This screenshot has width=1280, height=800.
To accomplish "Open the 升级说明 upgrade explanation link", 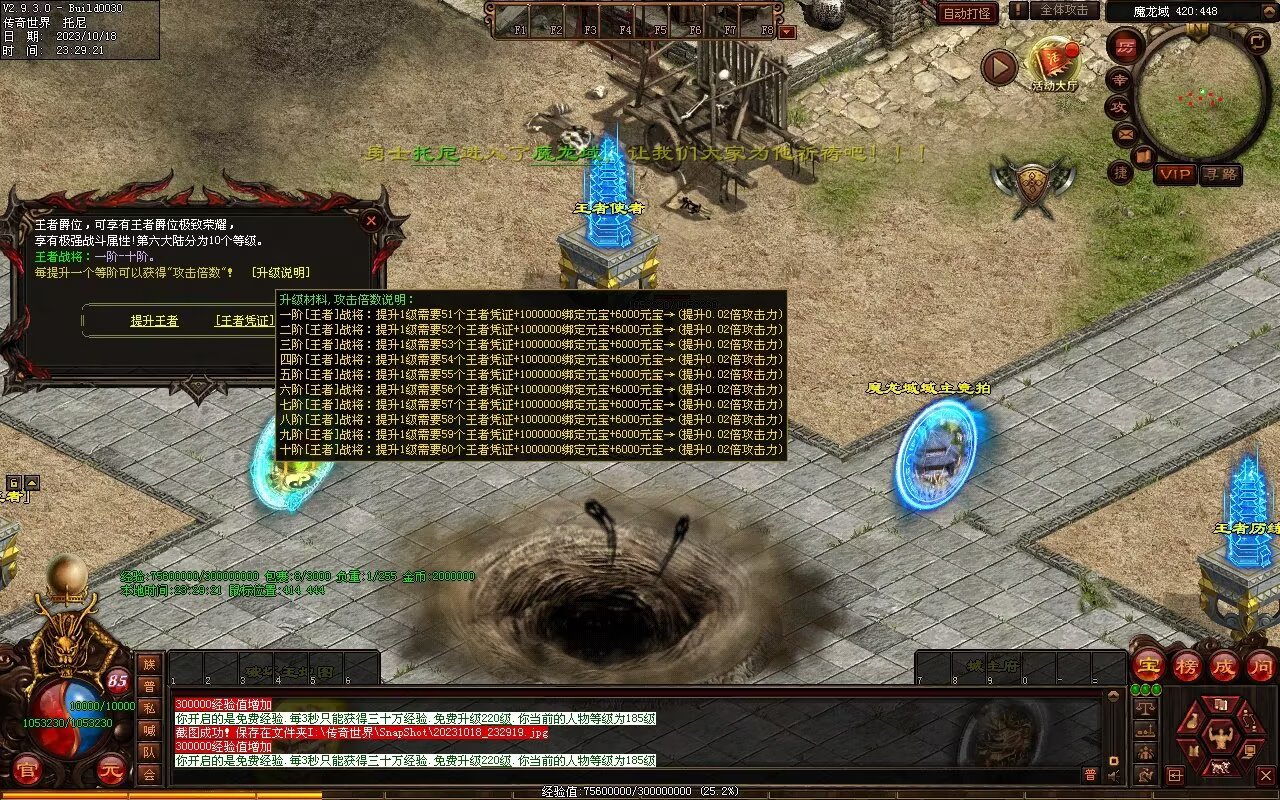I will click(x=280, y=272).
